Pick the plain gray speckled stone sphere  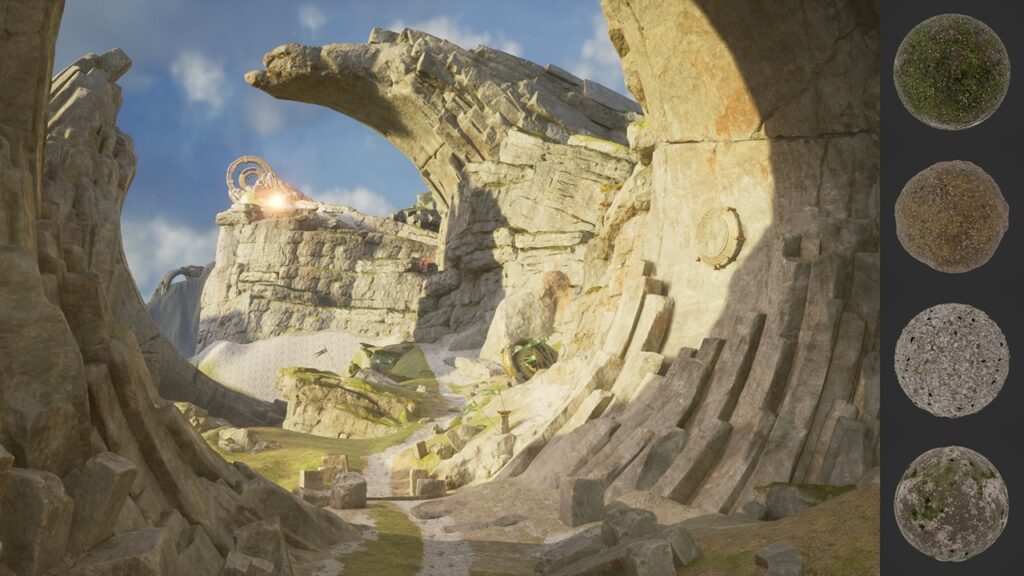tap(951, 360)
